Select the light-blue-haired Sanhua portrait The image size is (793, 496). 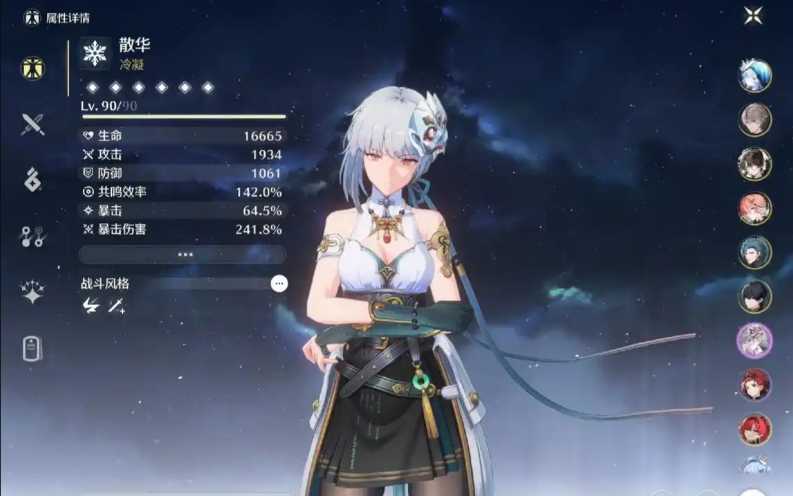point(755,75)
